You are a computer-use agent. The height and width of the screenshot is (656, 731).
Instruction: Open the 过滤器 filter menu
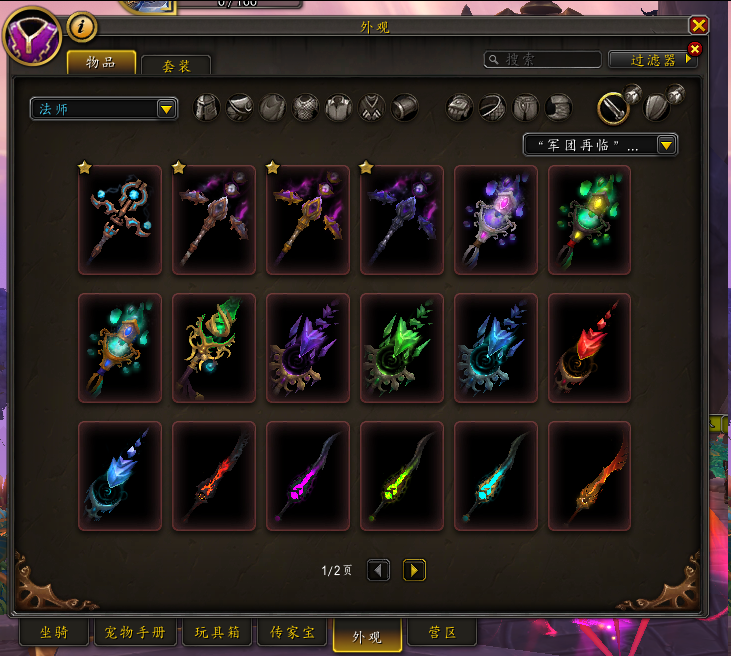click(x=652, y=60)
